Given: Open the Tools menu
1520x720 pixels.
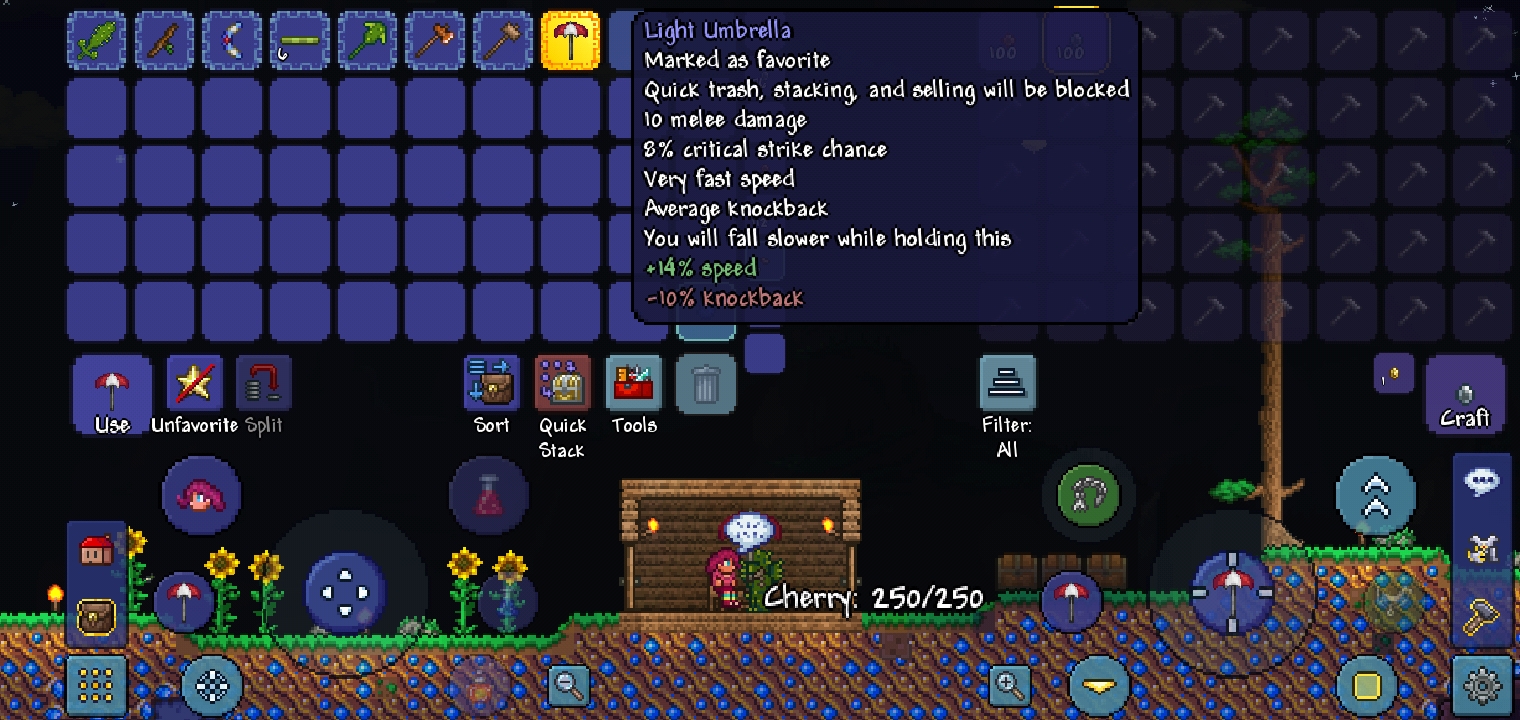Looking at the screenshot, I should [x=634, y=383].
